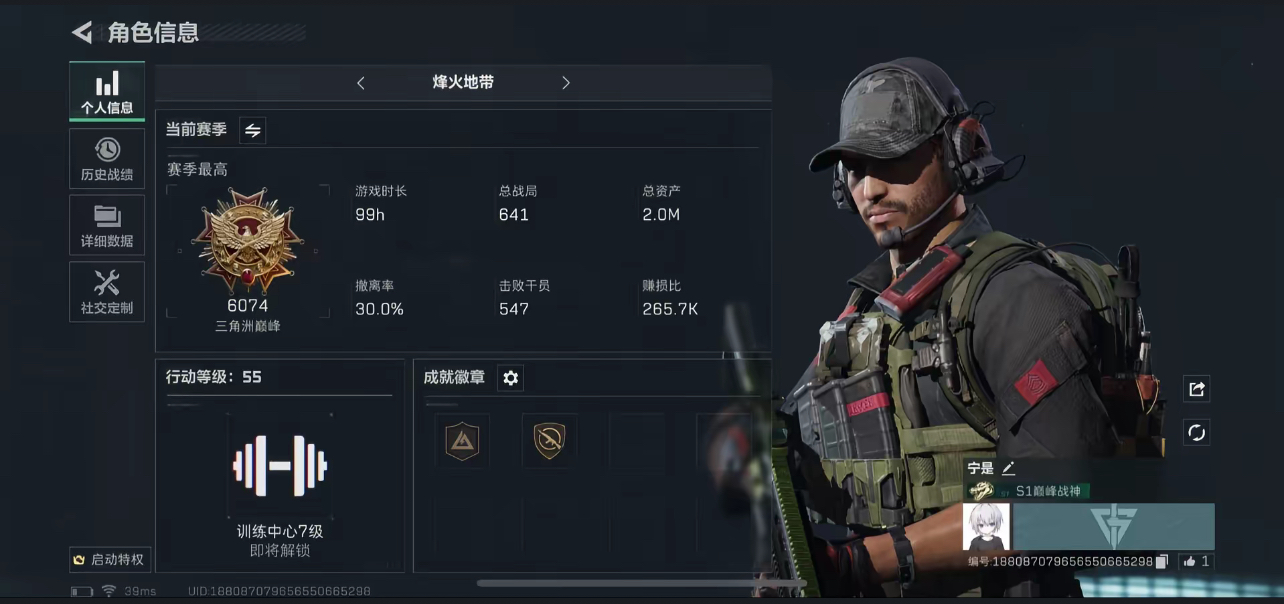Share the character profile via share icon
The height and width of the screenshot is (604, 1284).
1196,389
